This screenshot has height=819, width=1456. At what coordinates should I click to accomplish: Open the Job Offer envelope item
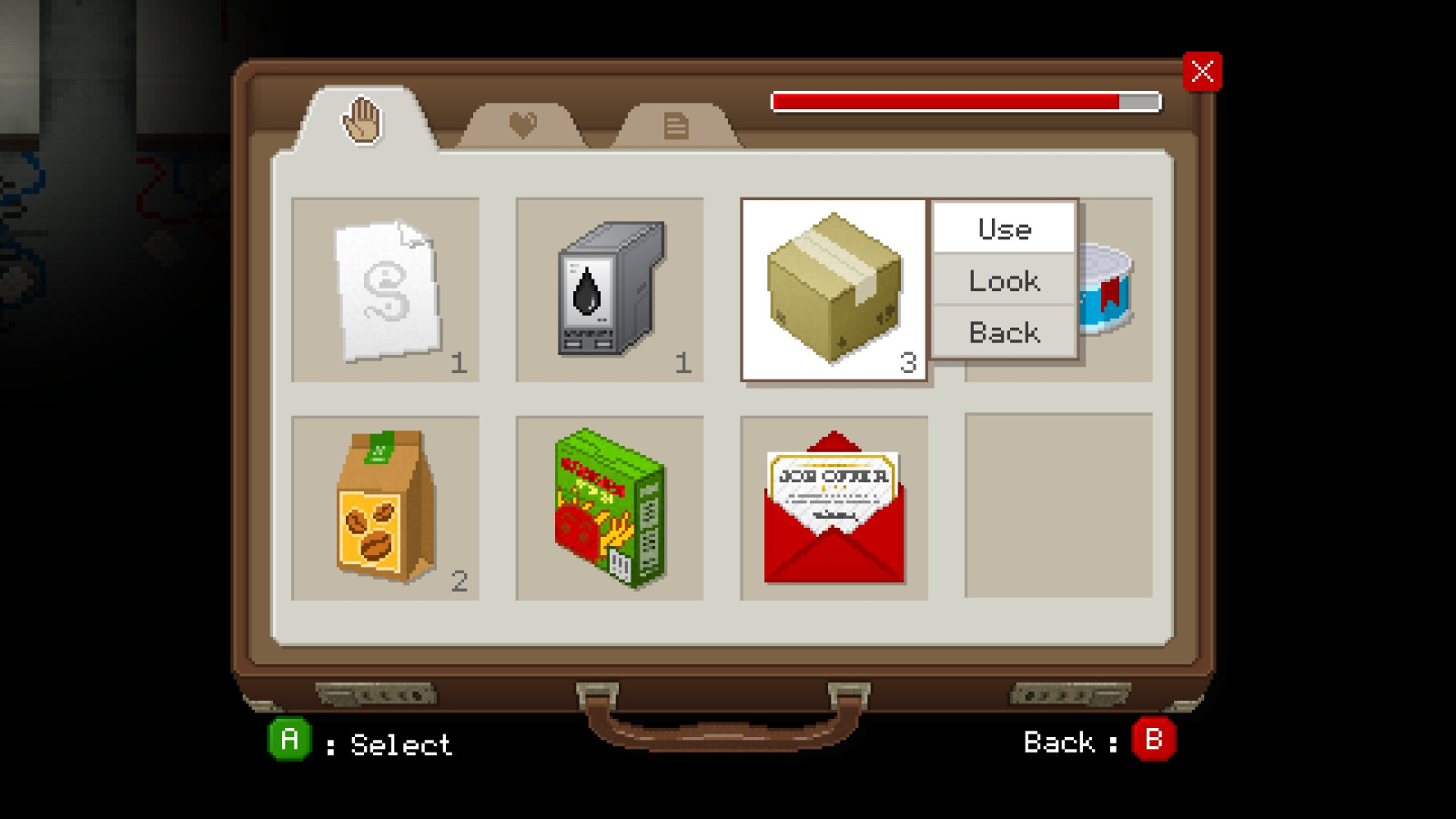click(833, 505)
